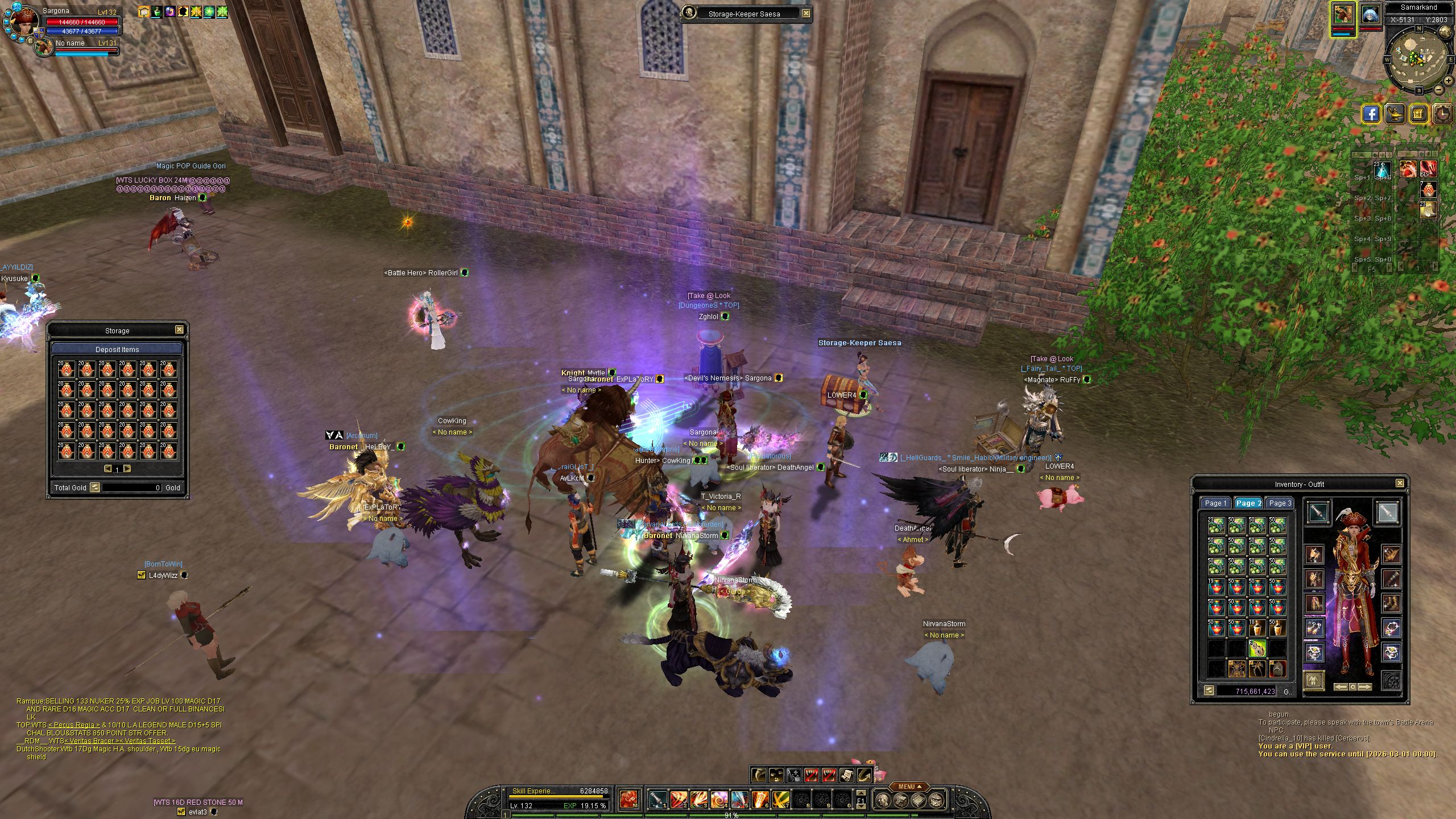Activate the swirl skill in hotbar slot 4
Image resolution: width=1456 pixels, height=819 pixels.
[x=719, y=800]
